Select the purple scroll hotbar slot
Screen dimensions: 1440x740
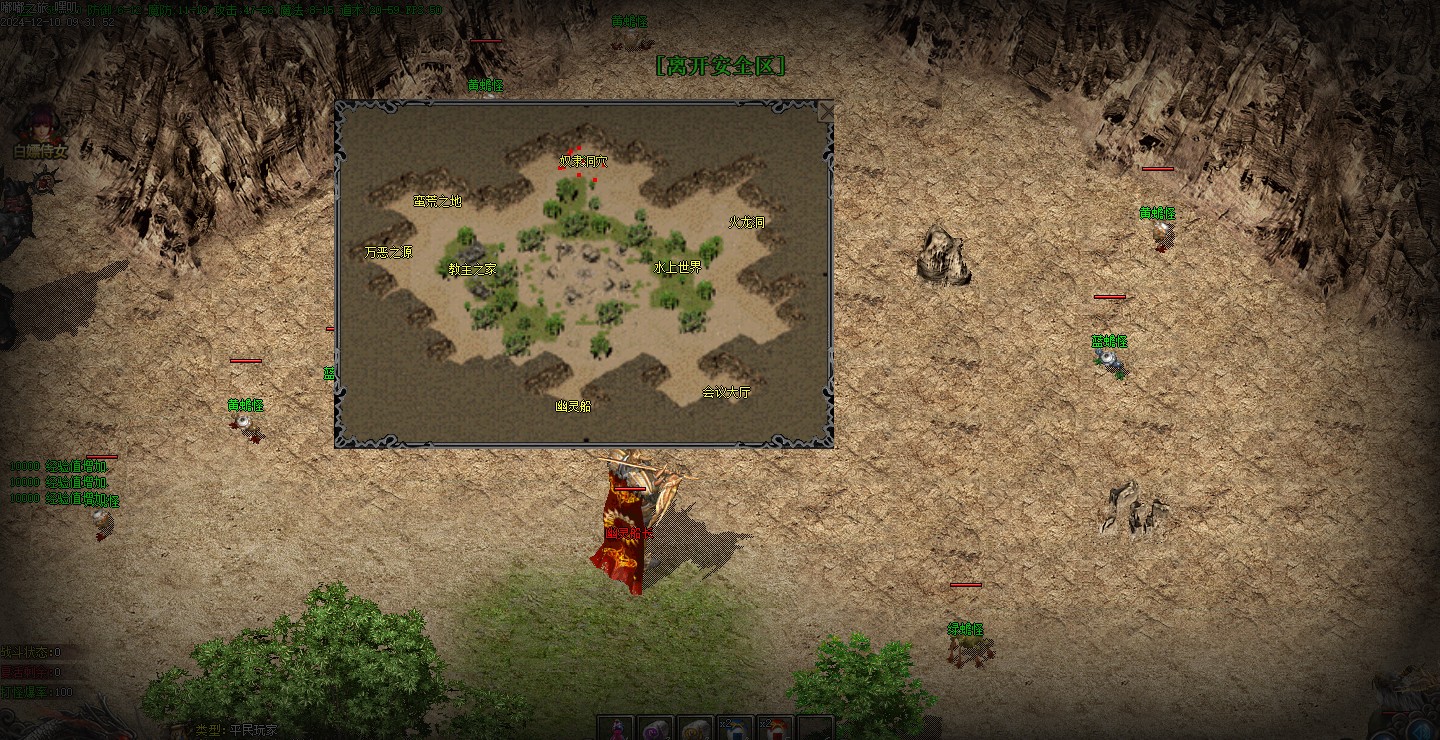(656, 728)
